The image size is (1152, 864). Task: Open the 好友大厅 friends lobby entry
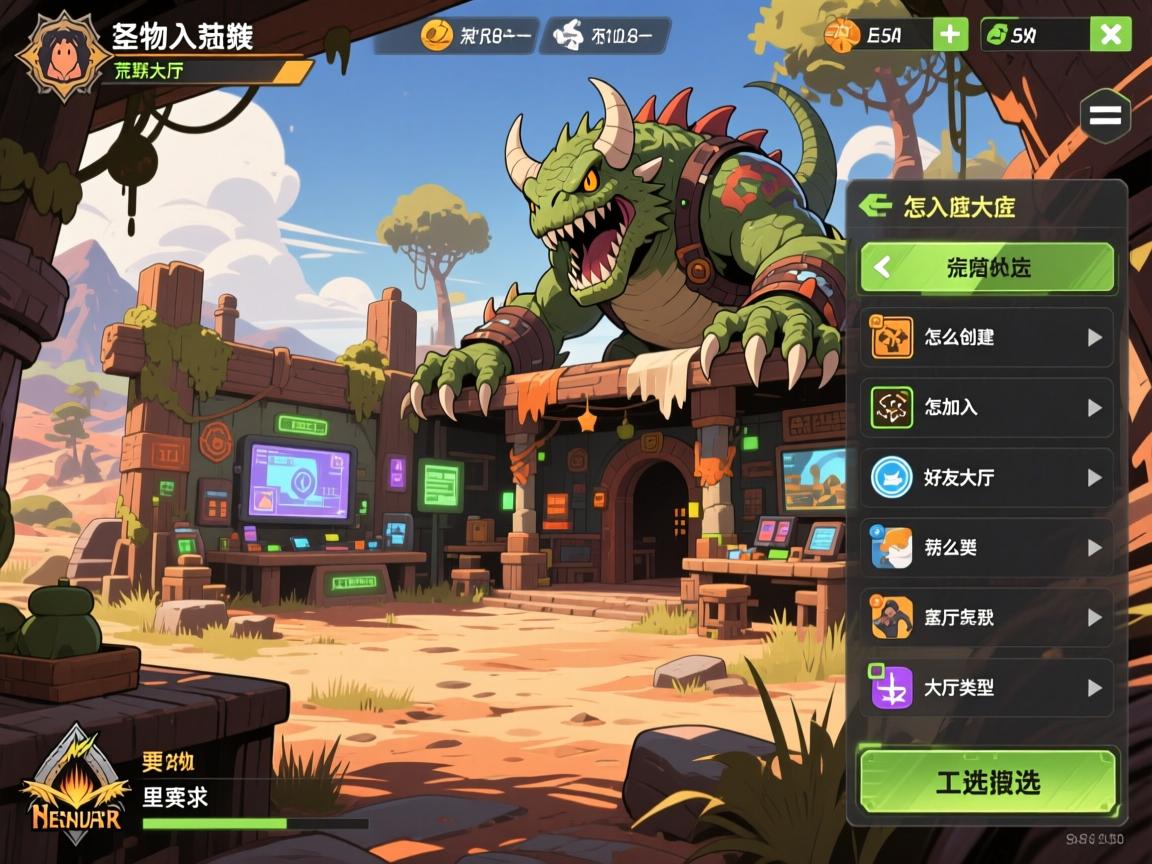click(987, 478)
